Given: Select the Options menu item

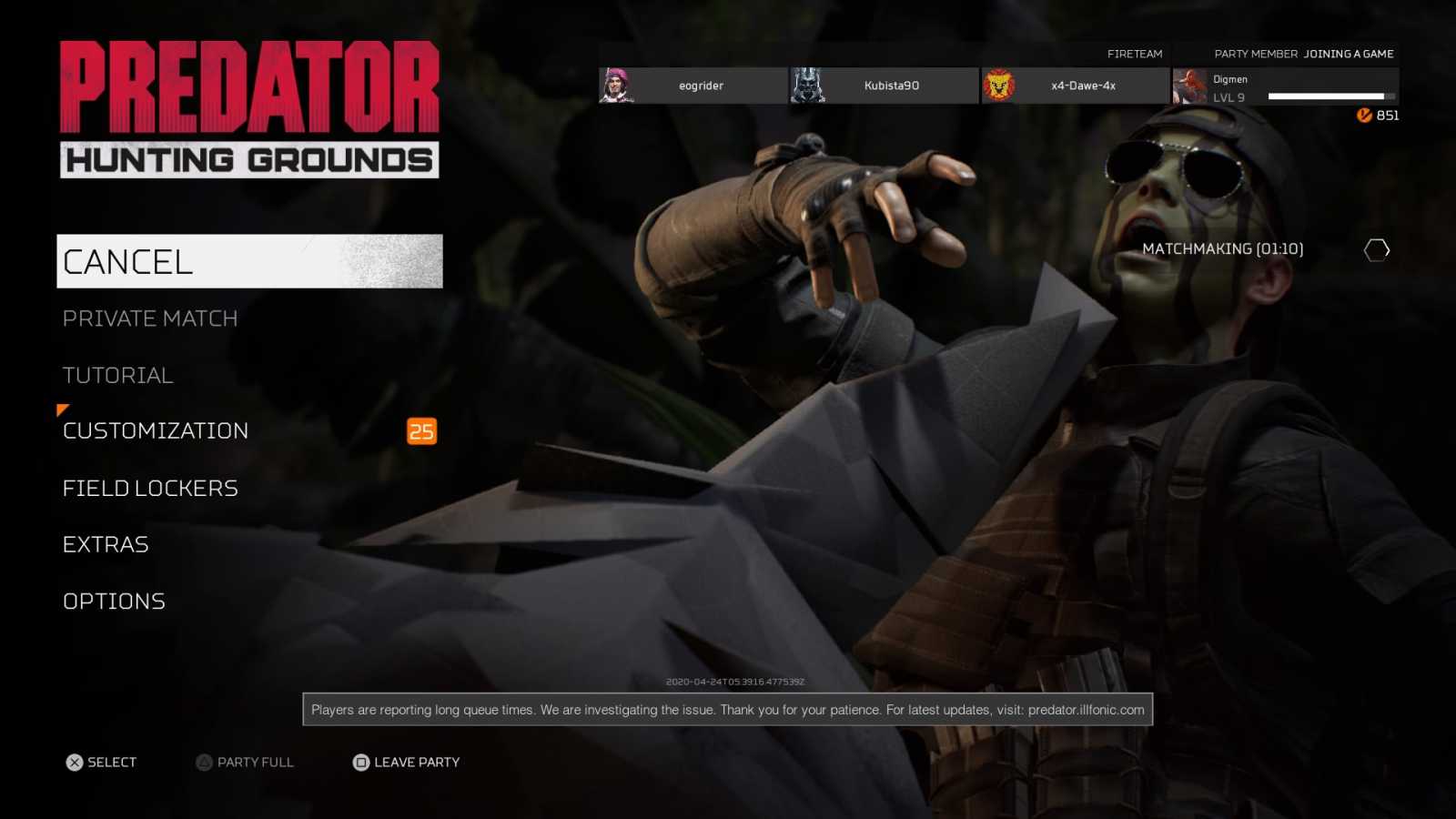Looking at the screenshot, I should tap(114, 601).
